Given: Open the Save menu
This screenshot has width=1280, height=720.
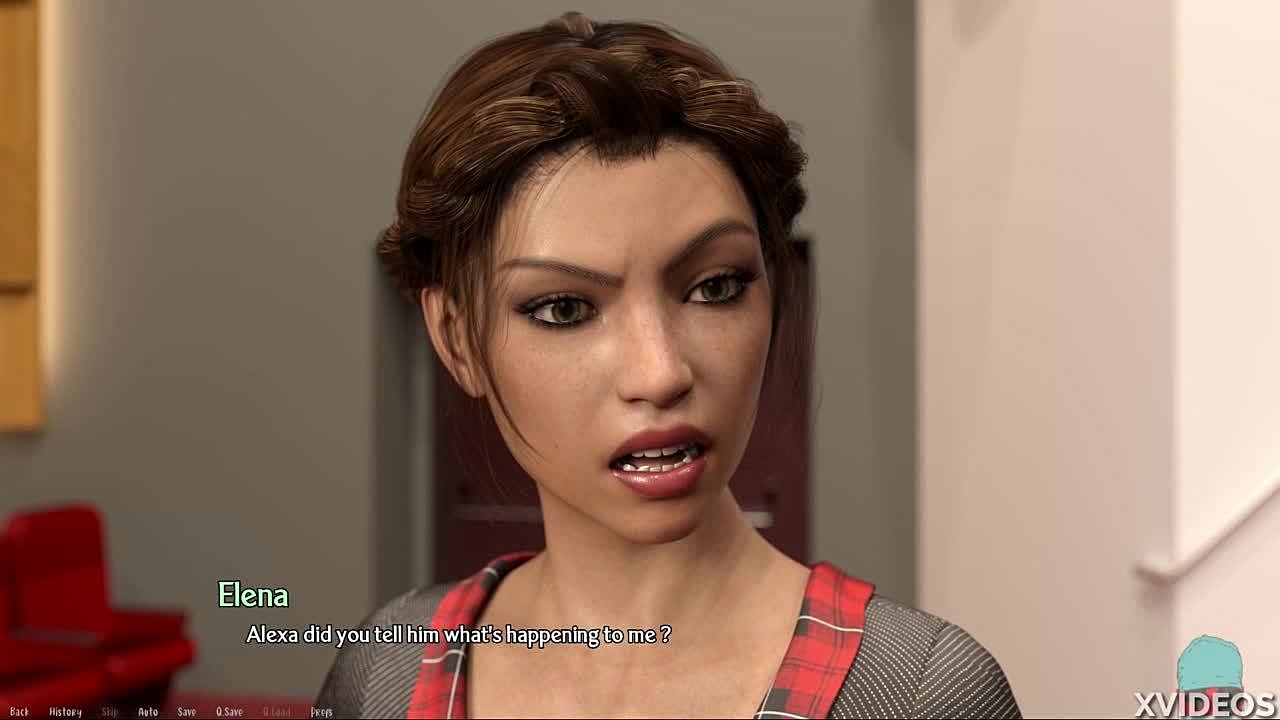Looking at the screenshot, I should point(187,712).
